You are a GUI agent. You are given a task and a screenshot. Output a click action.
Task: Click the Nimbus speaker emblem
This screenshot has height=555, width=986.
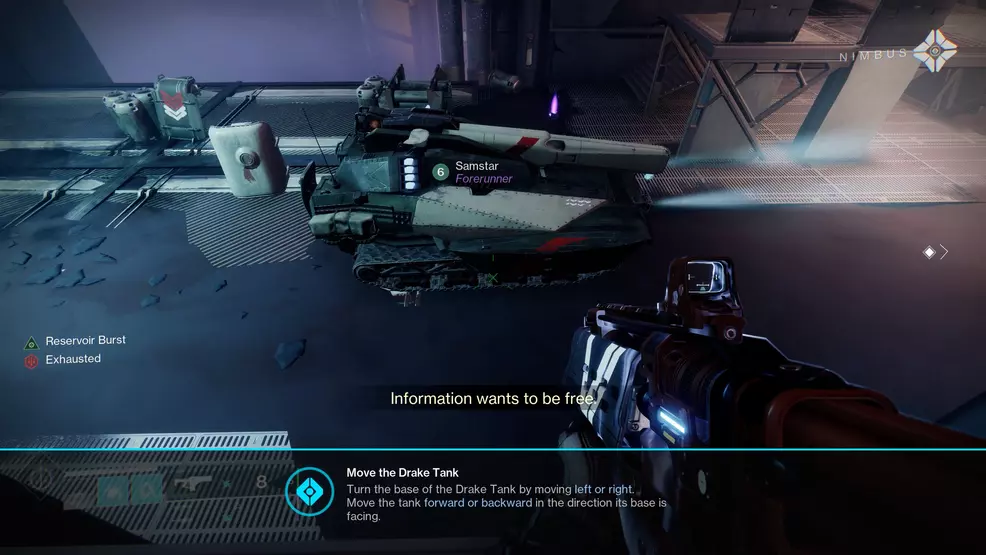937,51
